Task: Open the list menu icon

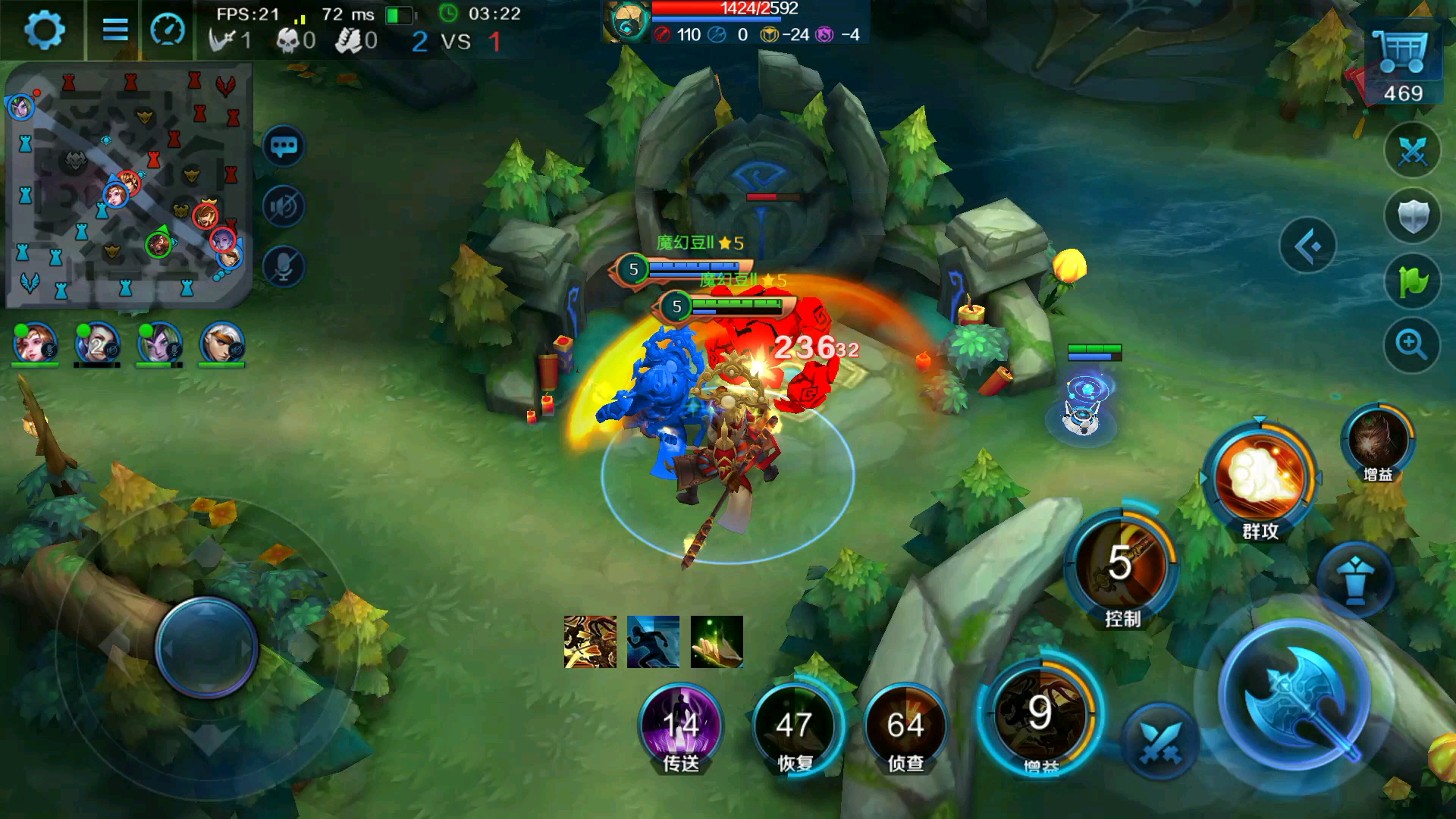Action: point(115,30)
